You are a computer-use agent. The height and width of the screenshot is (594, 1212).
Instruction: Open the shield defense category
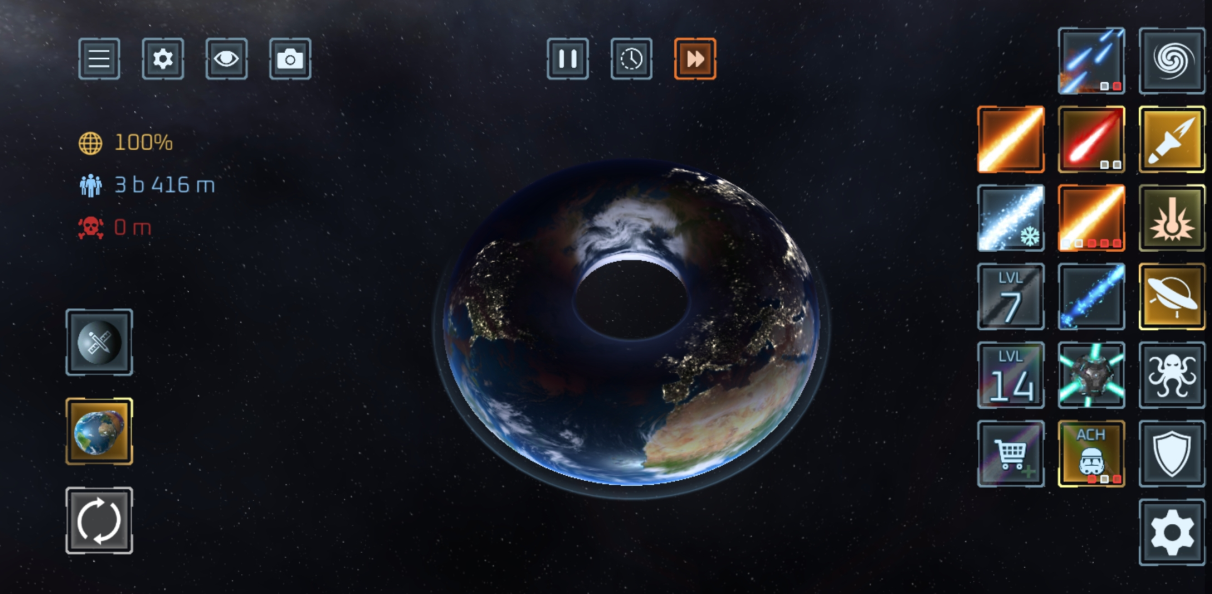coord(1172,453)
